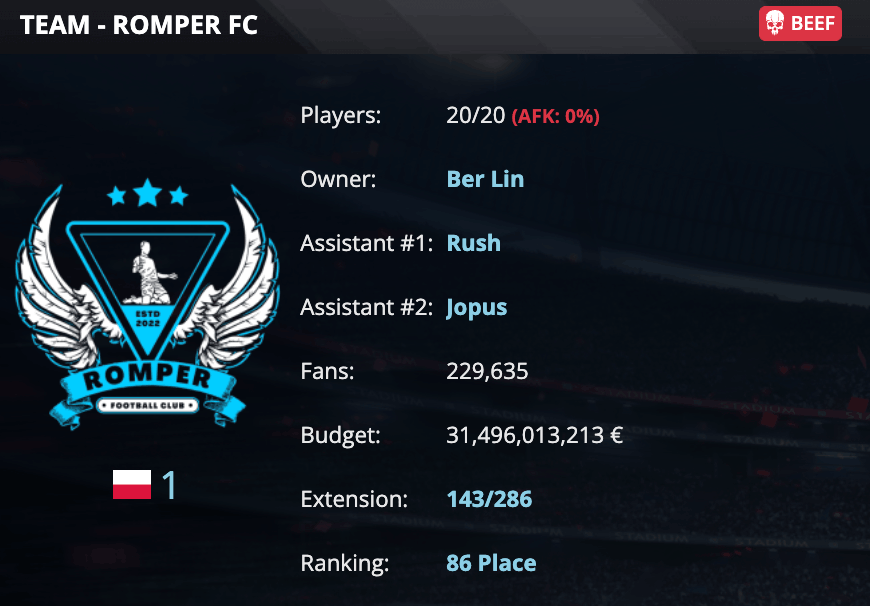Open the 143/286 extension link
The image size is (870, 606).
489,499
